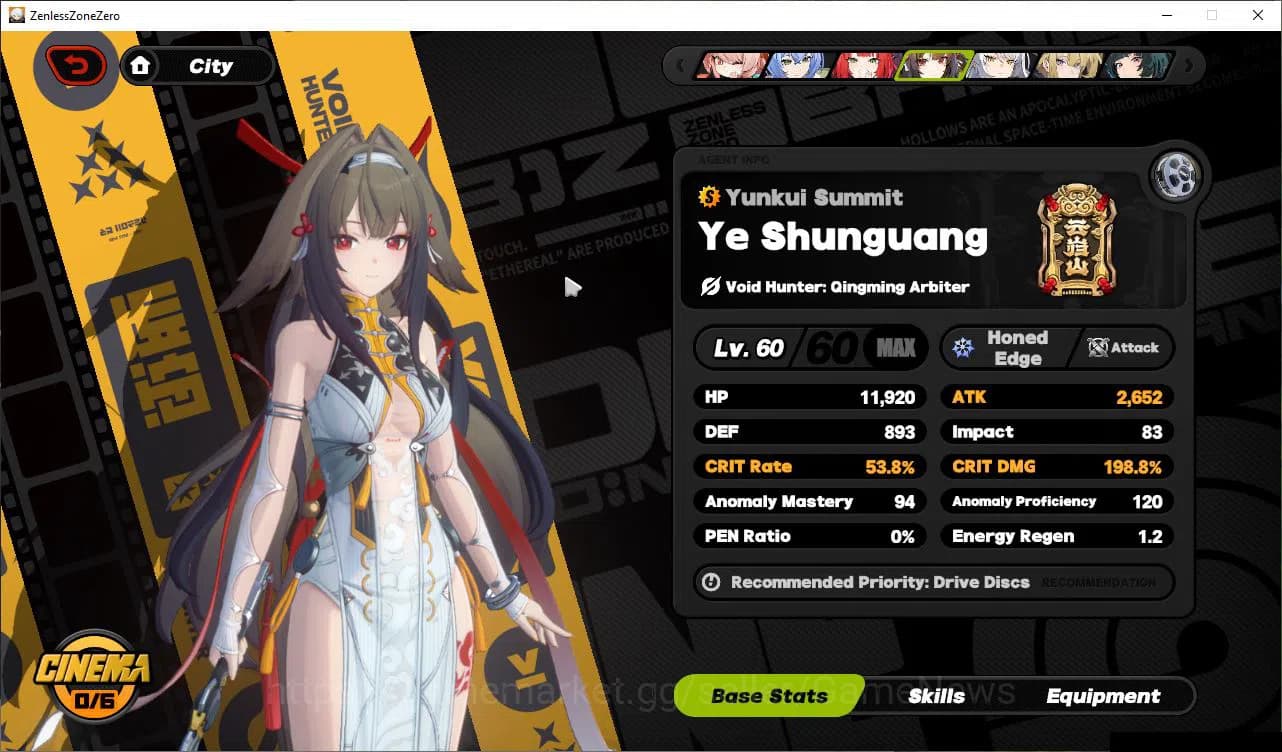Click the right arrow of agent carousel
The width and height of the screenshot is (1282, 752).
(1188, 65)
